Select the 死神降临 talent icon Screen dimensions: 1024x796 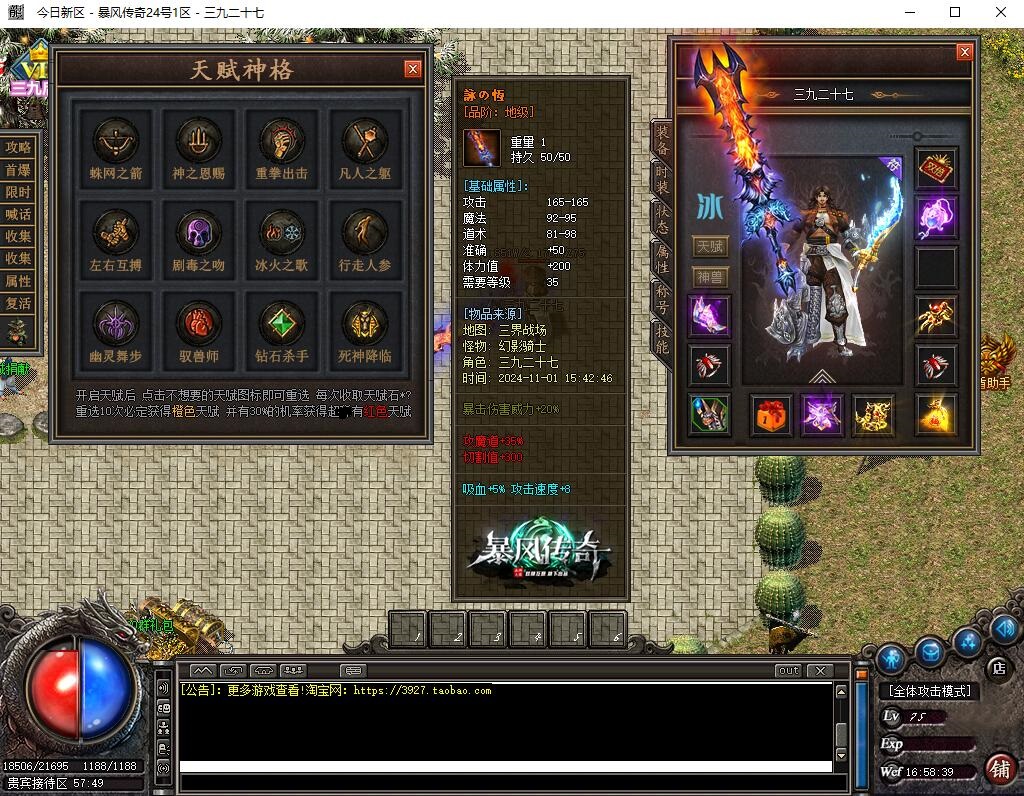click(365, 324)
